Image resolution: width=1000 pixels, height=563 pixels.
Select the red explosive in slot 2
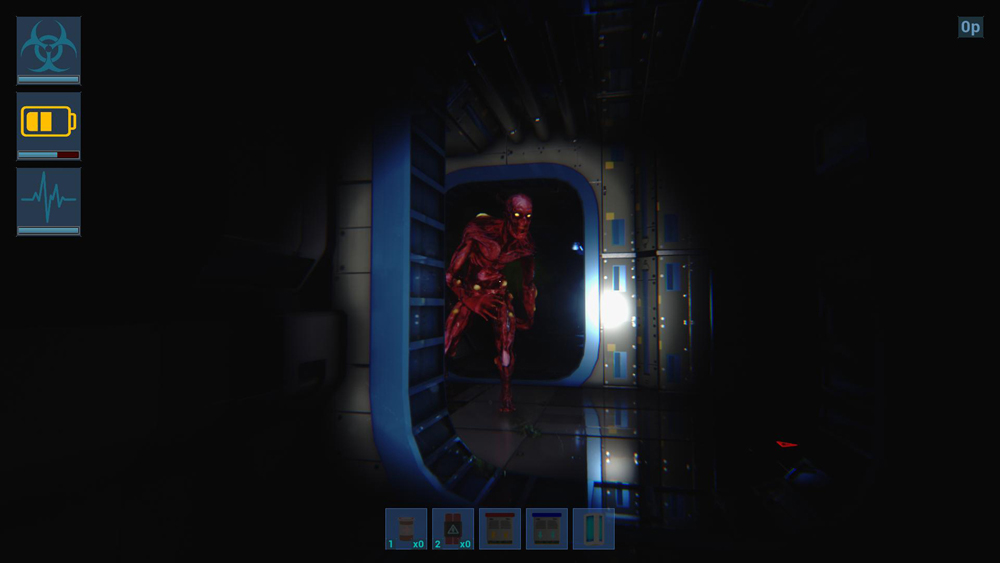coord(453,529)
